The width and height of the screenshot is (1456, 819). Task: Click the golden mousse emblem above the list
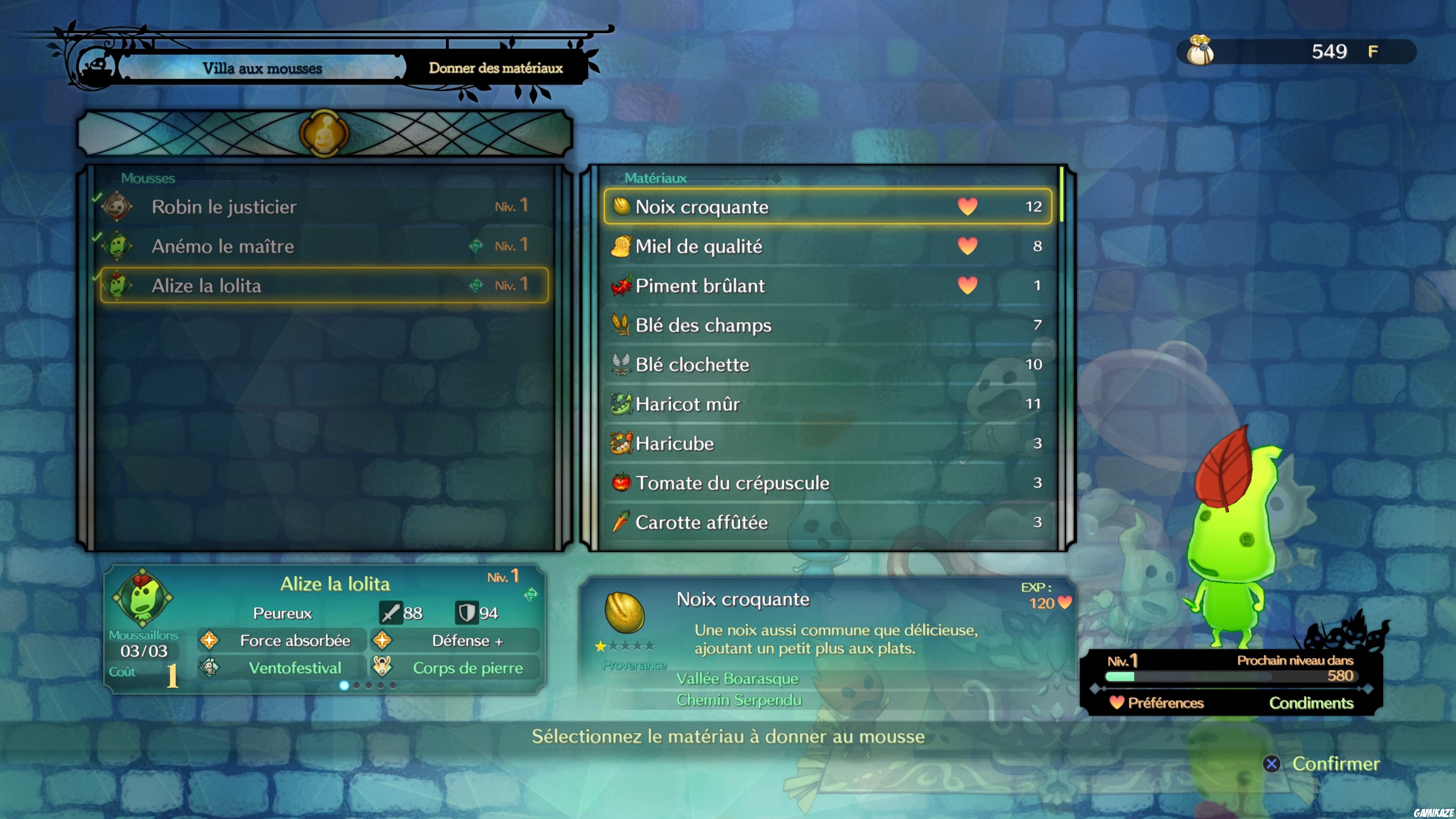[325, 133]
